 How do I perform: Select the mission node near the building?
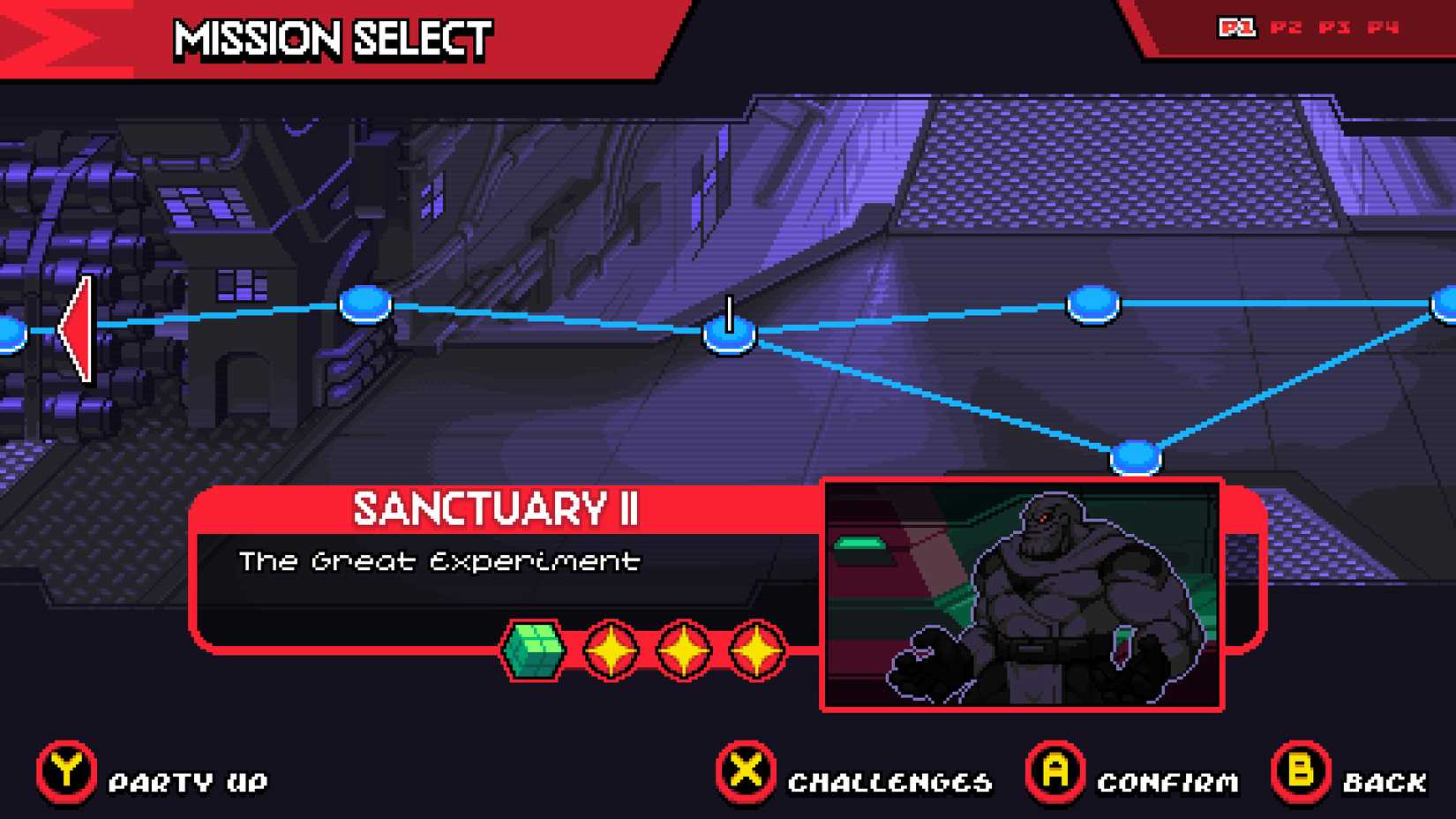pyautogui.click(x=364, y=304)
